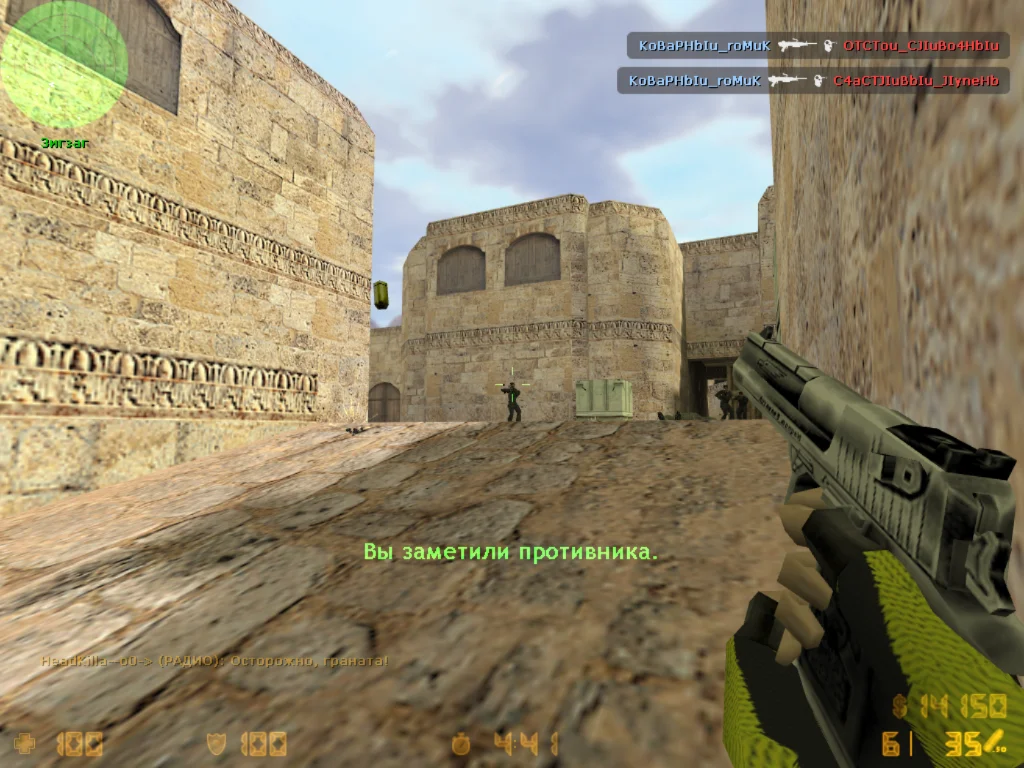The width and height of the screenshot is (1024, 768).
Task: Select the kill feed entry for OTCTou_CJIuBo4HbIu
Action: click(818, 46)
